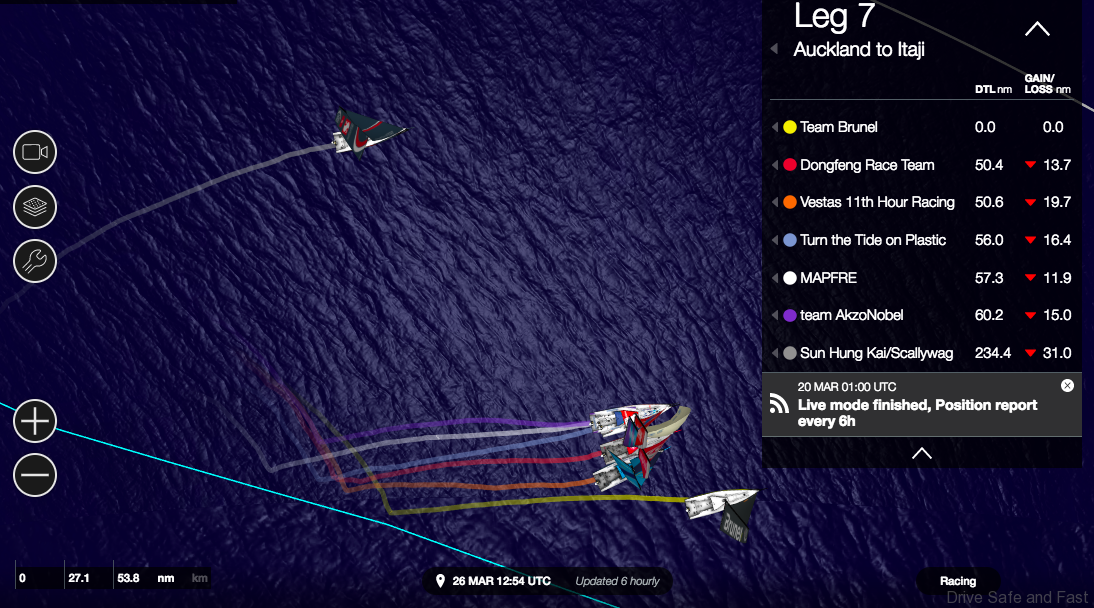Open the video camera view button
The height and width of the screenshot is (608, 1094).
(35, 152)
